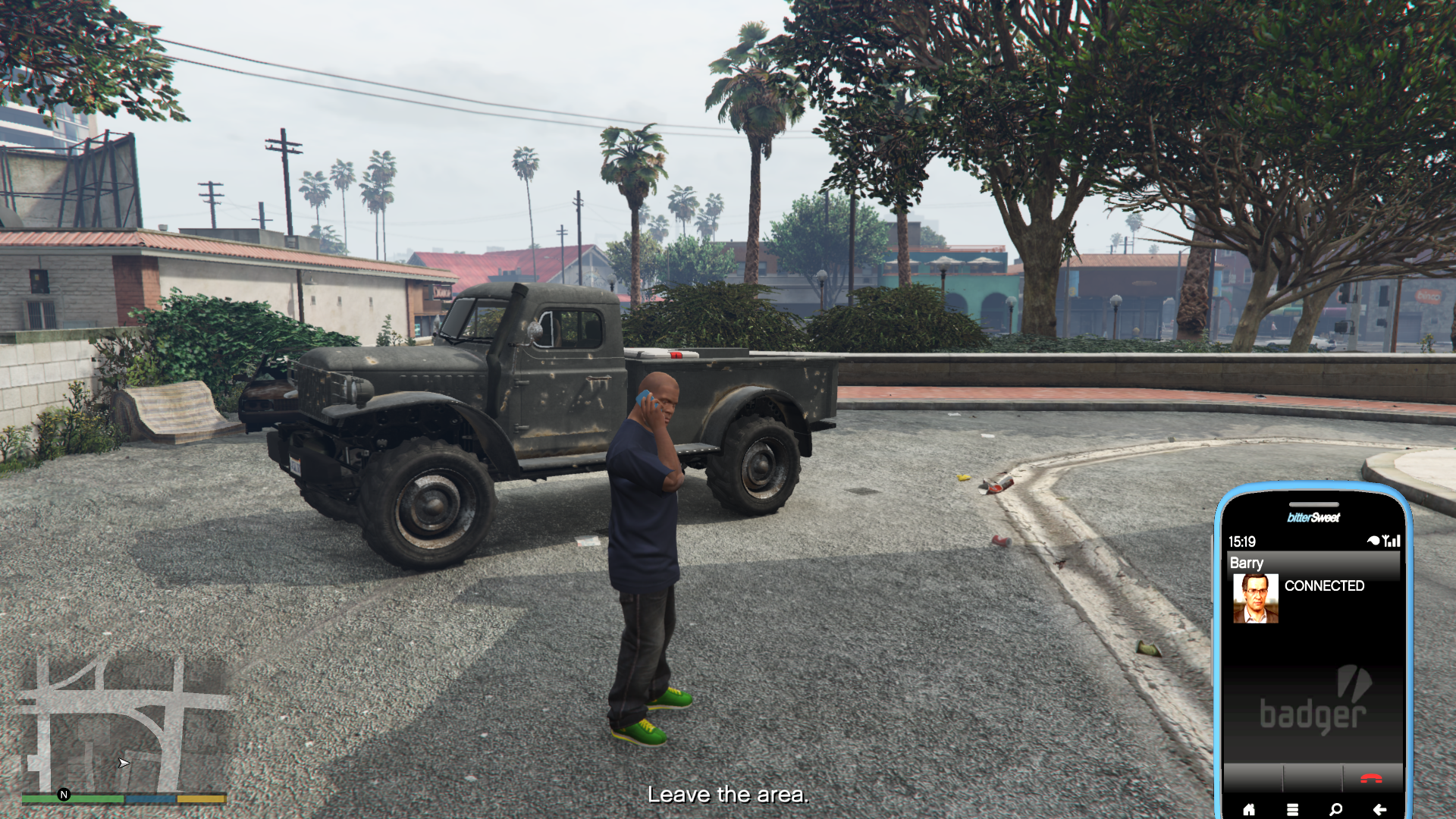The height and width of the screenshot is (819, 1456).
Task: Hang up using the red phone icon
Action: tap(1371, 779)
